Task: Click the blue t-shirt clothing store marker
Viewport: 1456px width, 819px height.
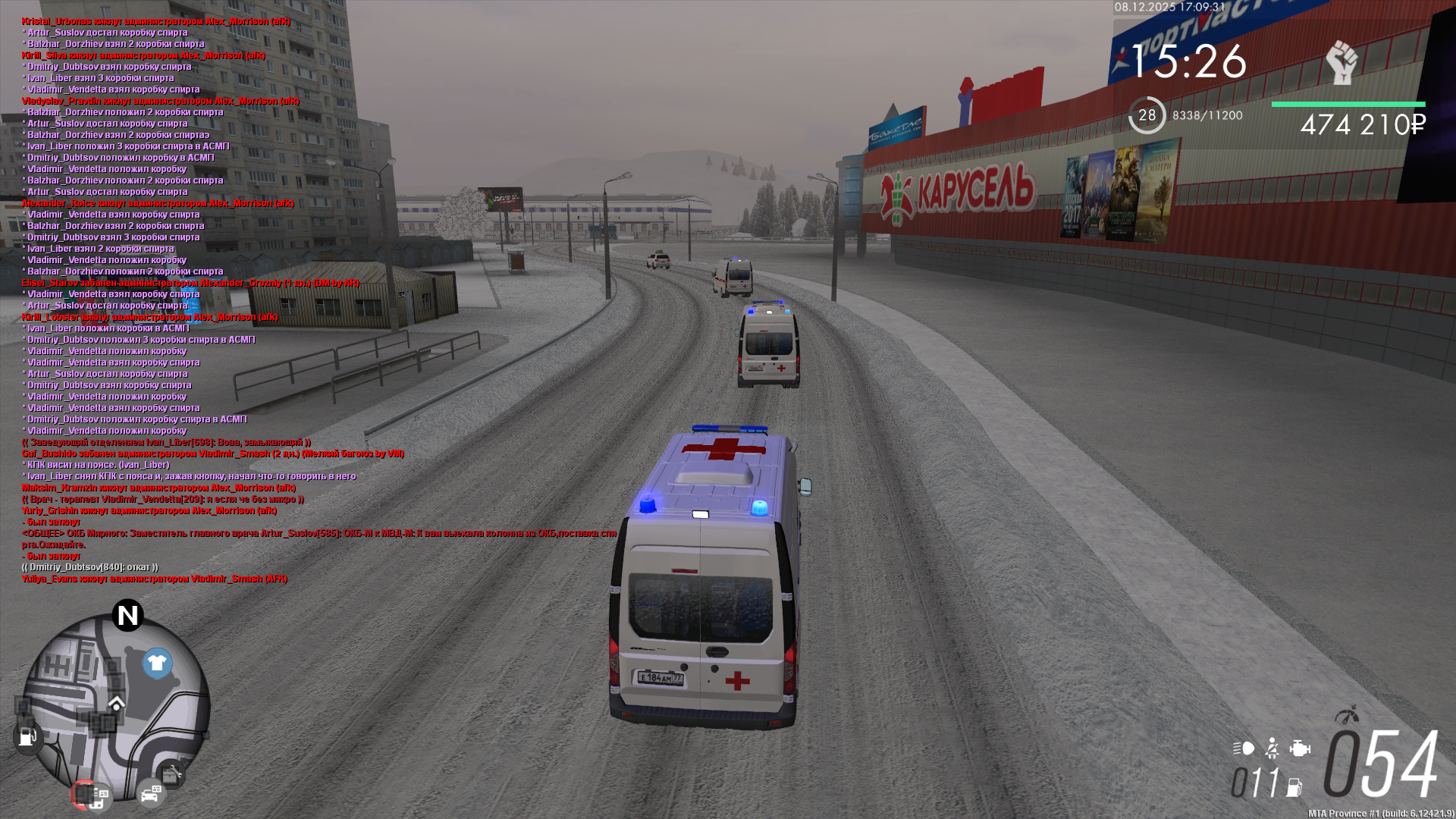Action: tap(157, 664)
